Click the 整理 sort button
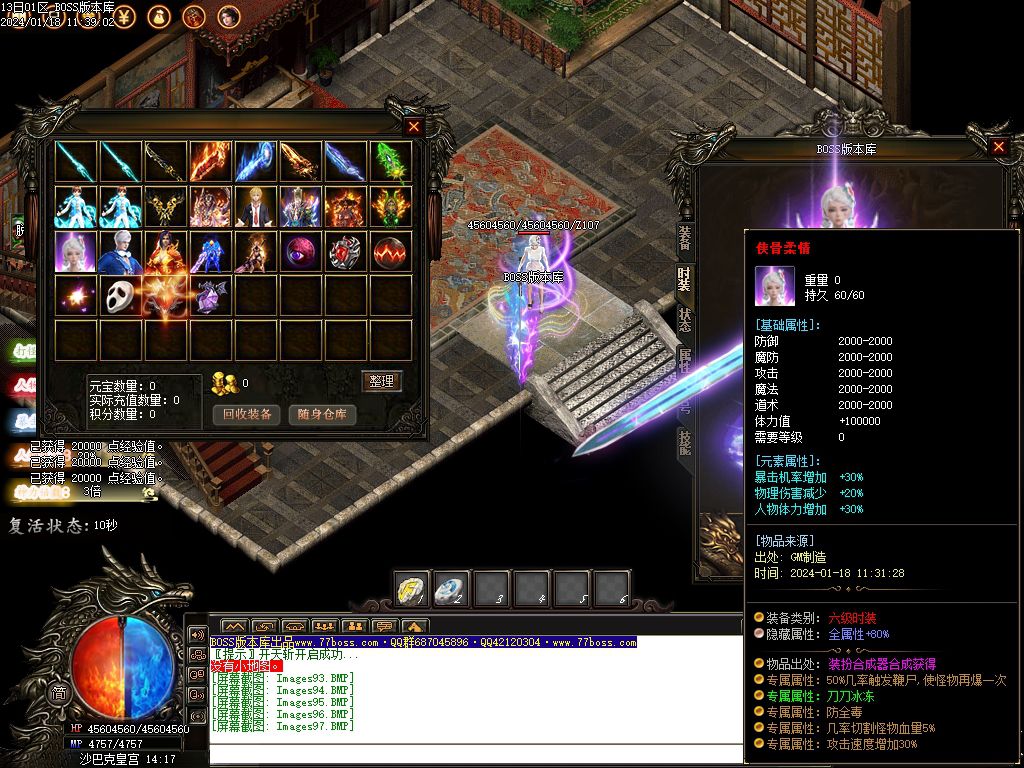 tap(381, 381)
